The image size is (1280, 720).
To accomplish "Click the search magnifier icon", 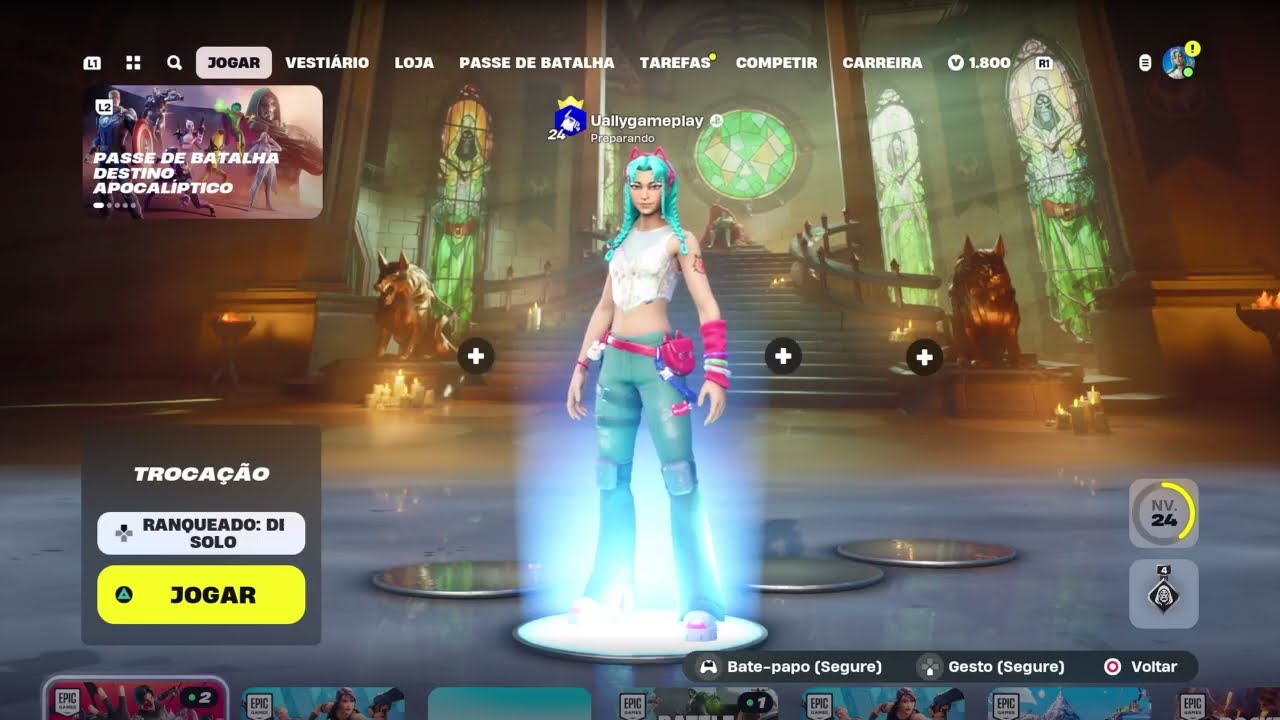I will point(174,62).
